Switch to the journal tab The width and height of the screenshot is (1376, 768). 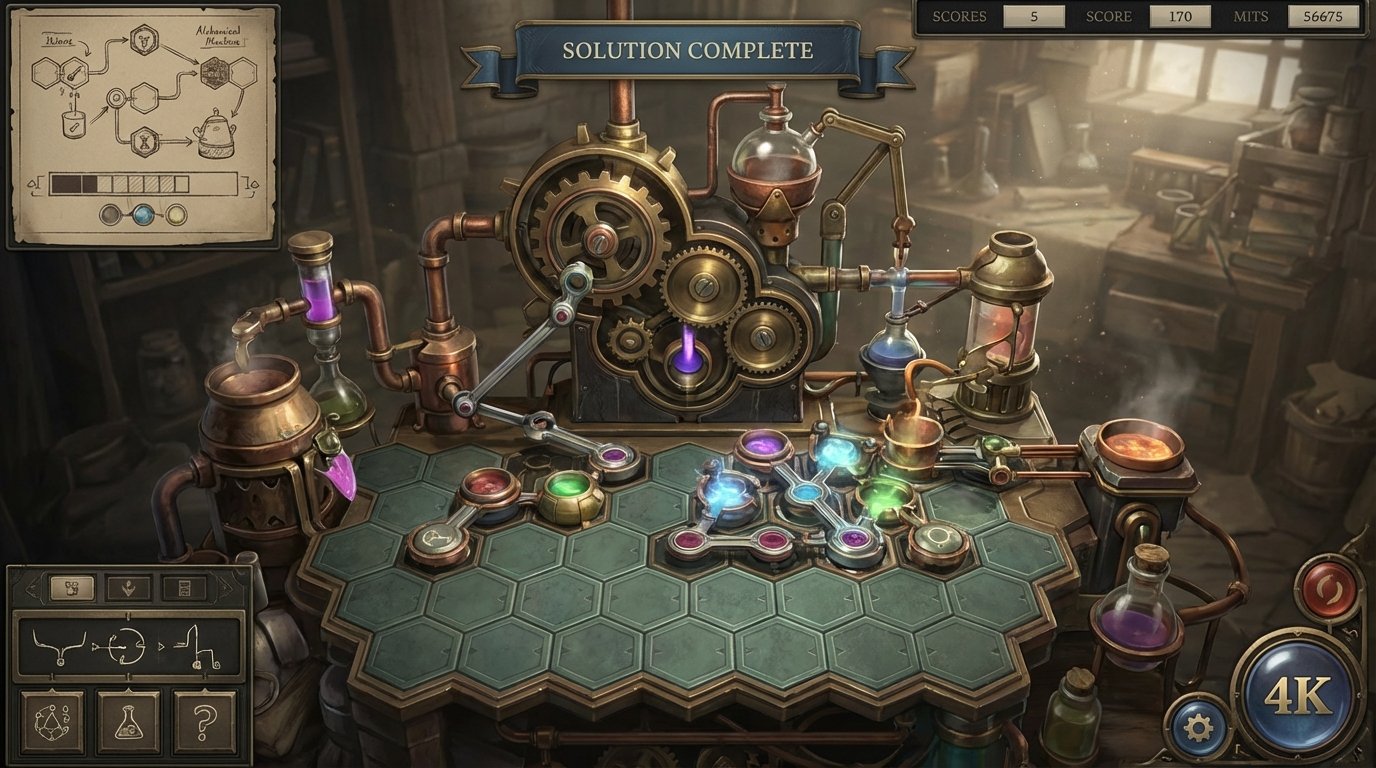184,587
